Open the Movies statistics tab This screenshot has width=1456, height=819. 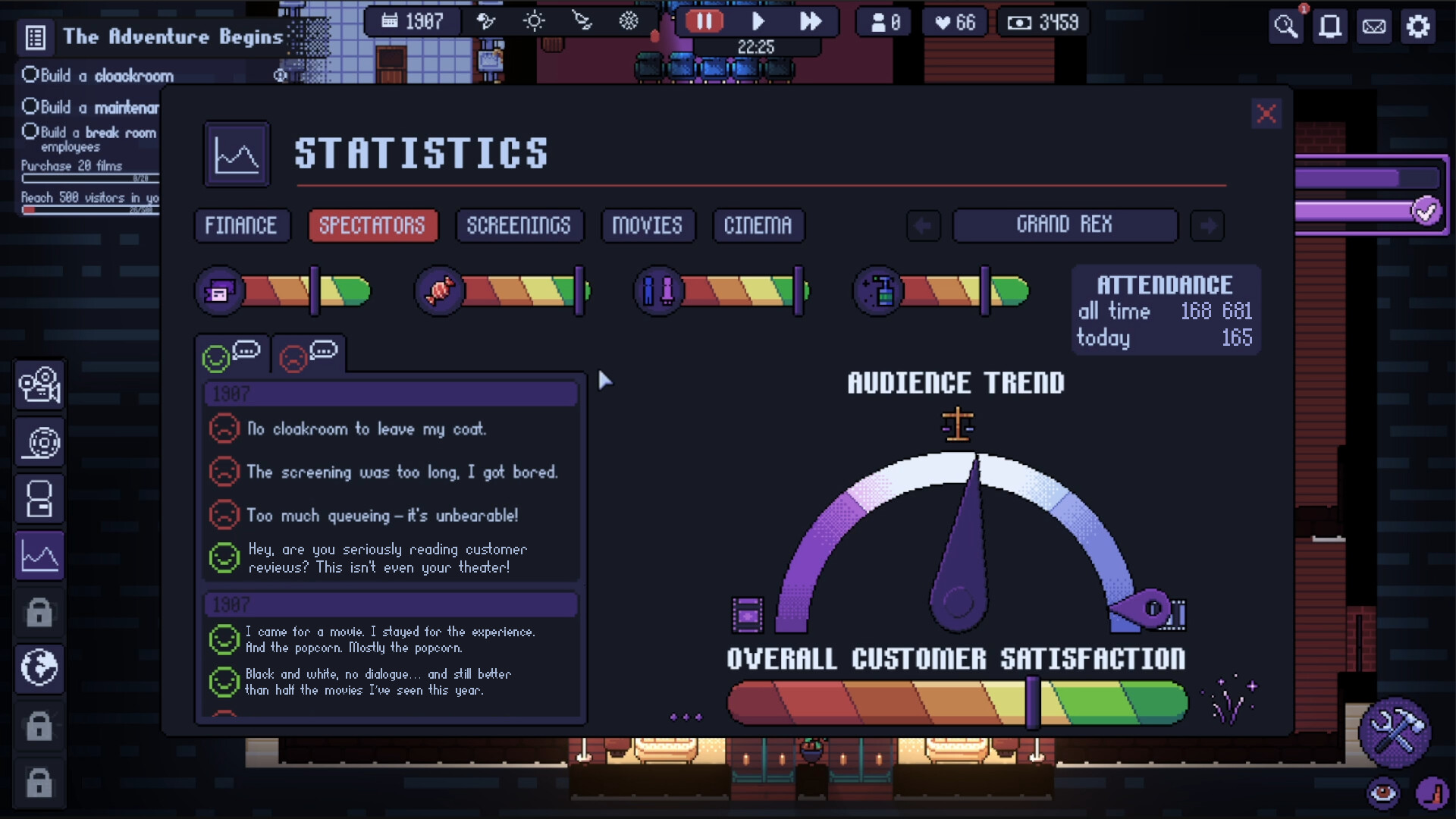click(x=648, y=224)
